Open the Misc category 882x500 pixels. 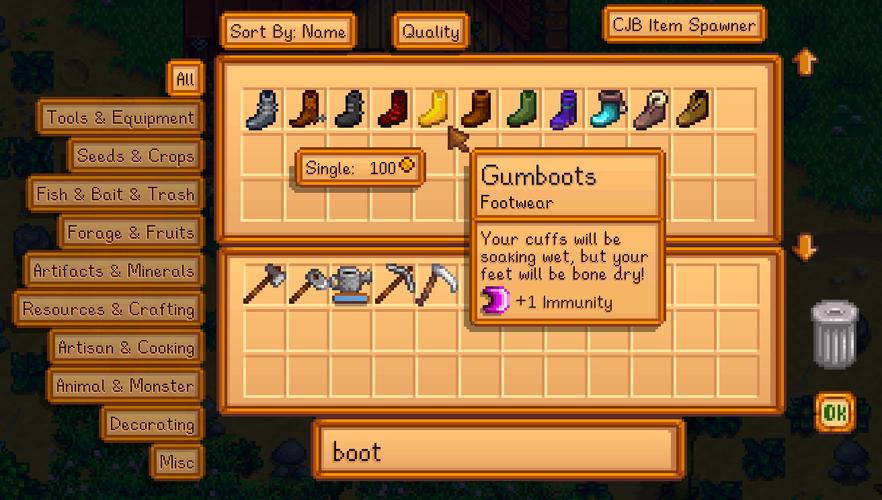(176, 462)
